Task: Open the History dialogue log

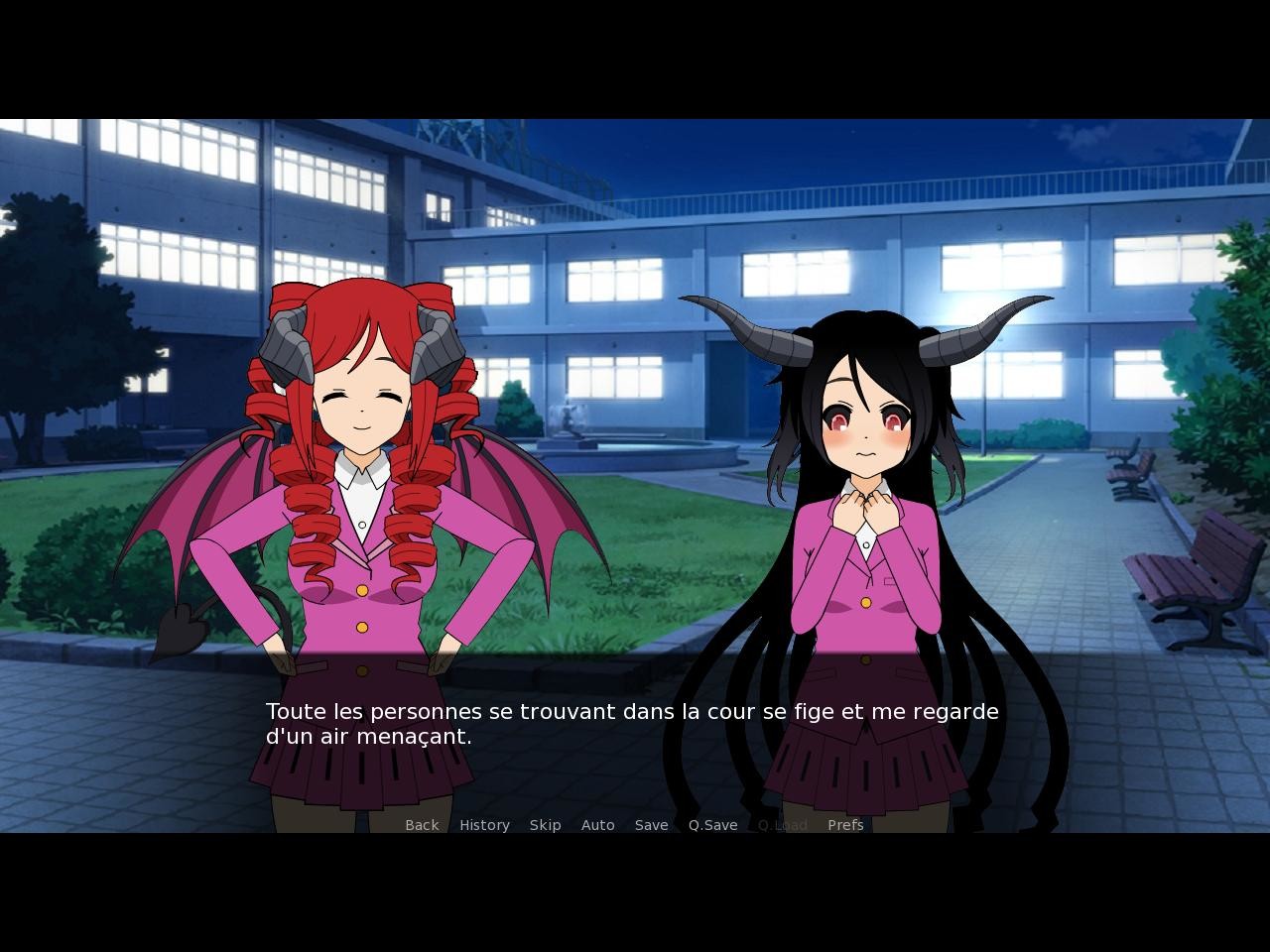Action: (484, 824)
